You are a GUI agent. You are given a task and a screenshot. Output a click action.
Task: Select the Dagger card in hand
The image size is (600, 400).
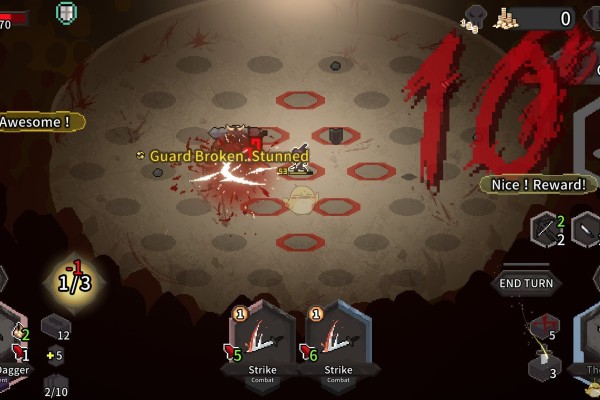pos(12,345)
